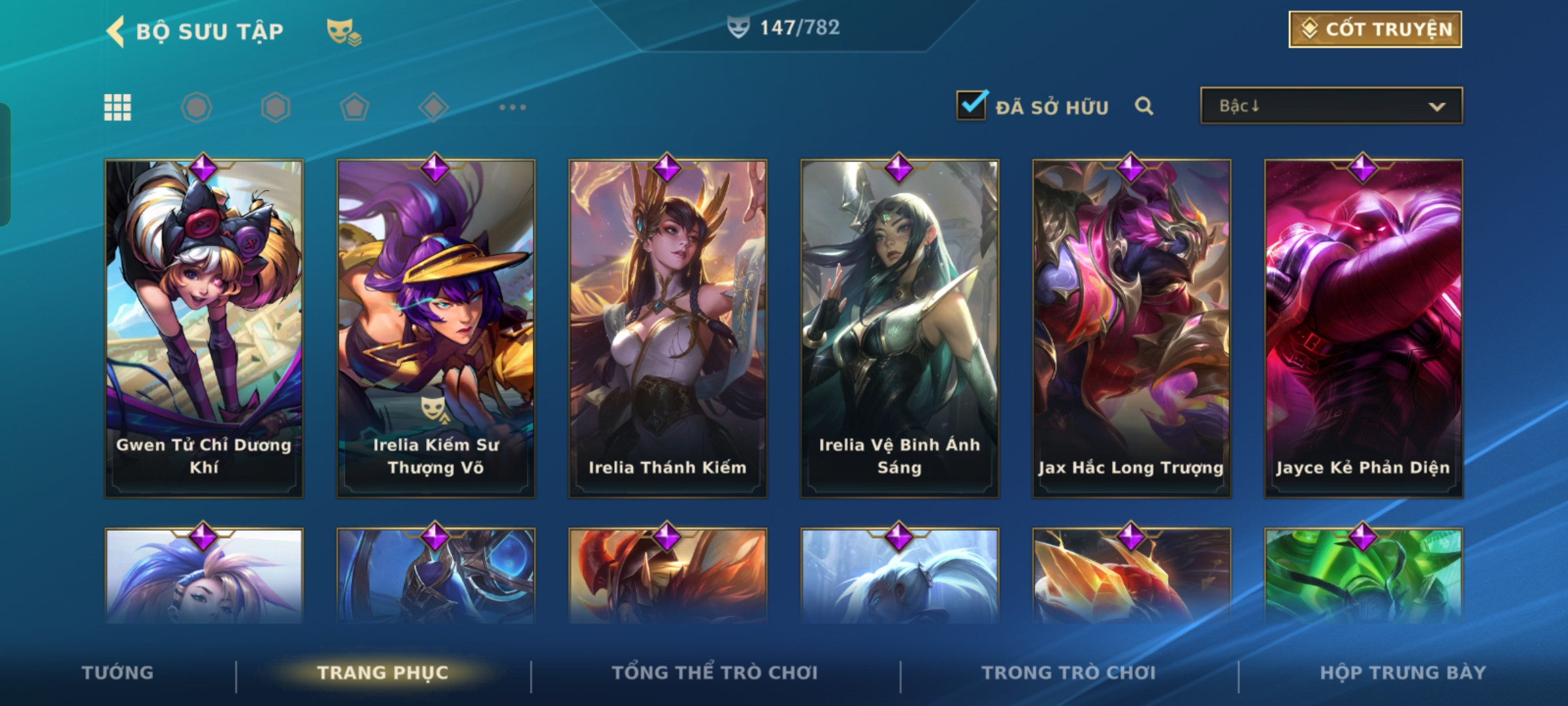Go to the Hộp Trưng Bày tab
1568x706 pixels.
click(x=1403, y=673)
